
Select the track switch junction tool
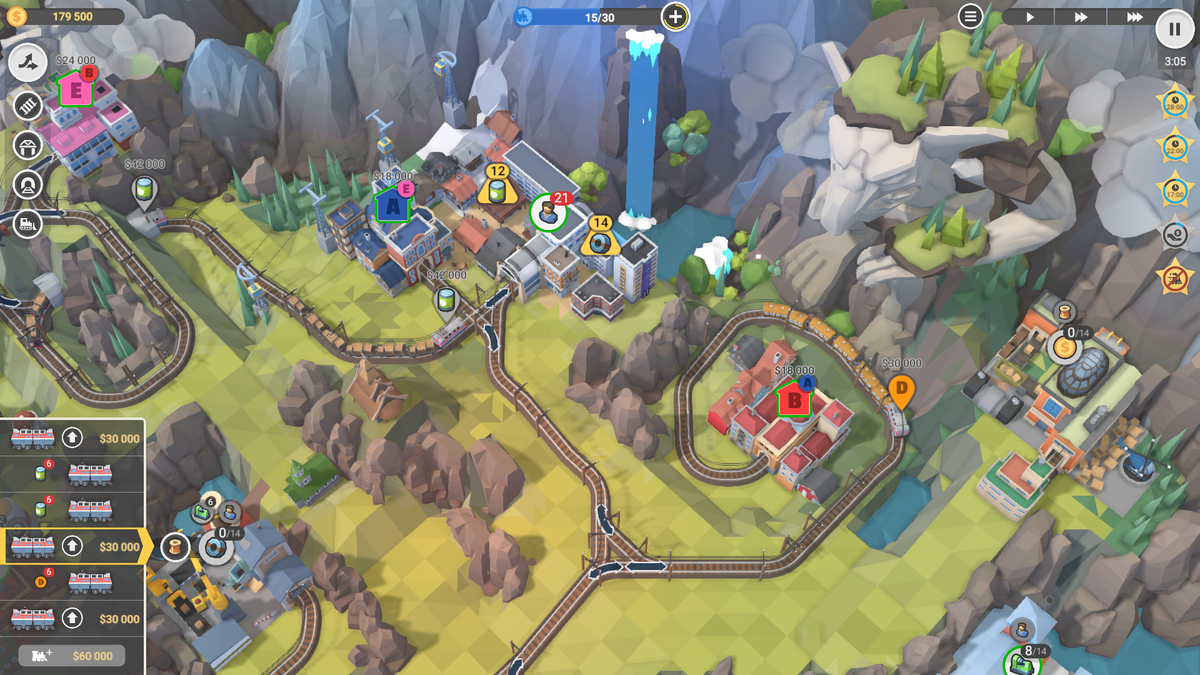[x=29, y=64]
